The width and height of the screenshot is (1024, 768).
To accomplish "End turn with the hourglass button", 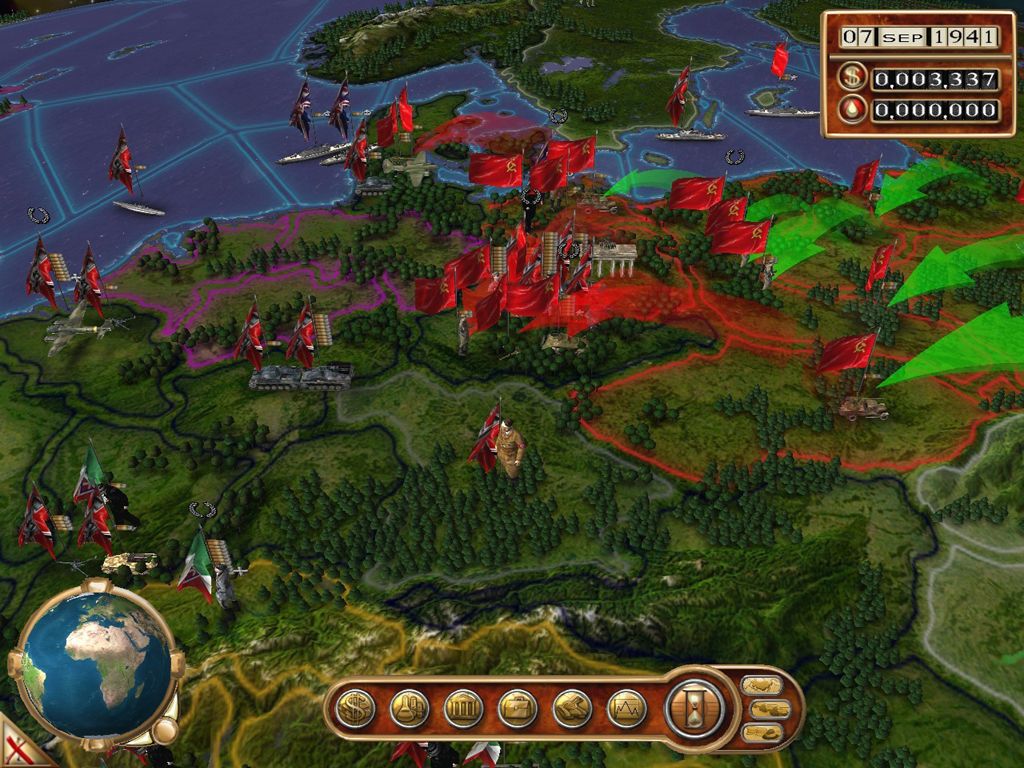I will (693, 708).
